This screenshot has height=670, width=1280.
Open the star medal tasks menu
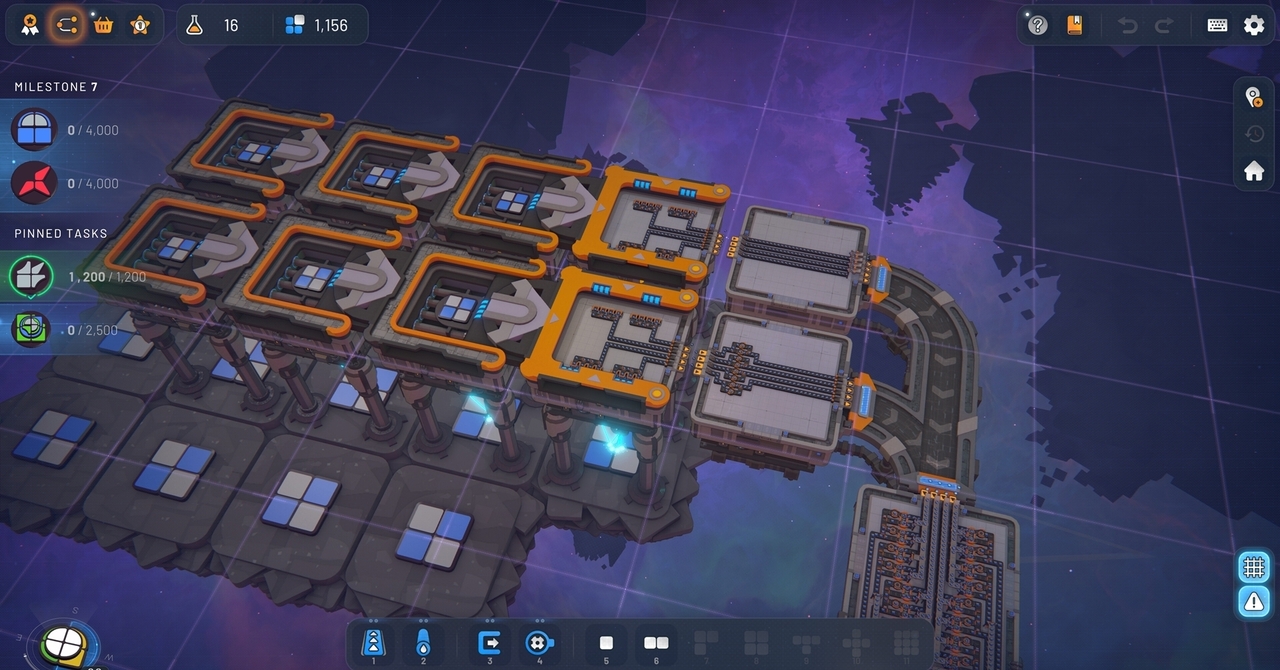[x=140, y=25]
